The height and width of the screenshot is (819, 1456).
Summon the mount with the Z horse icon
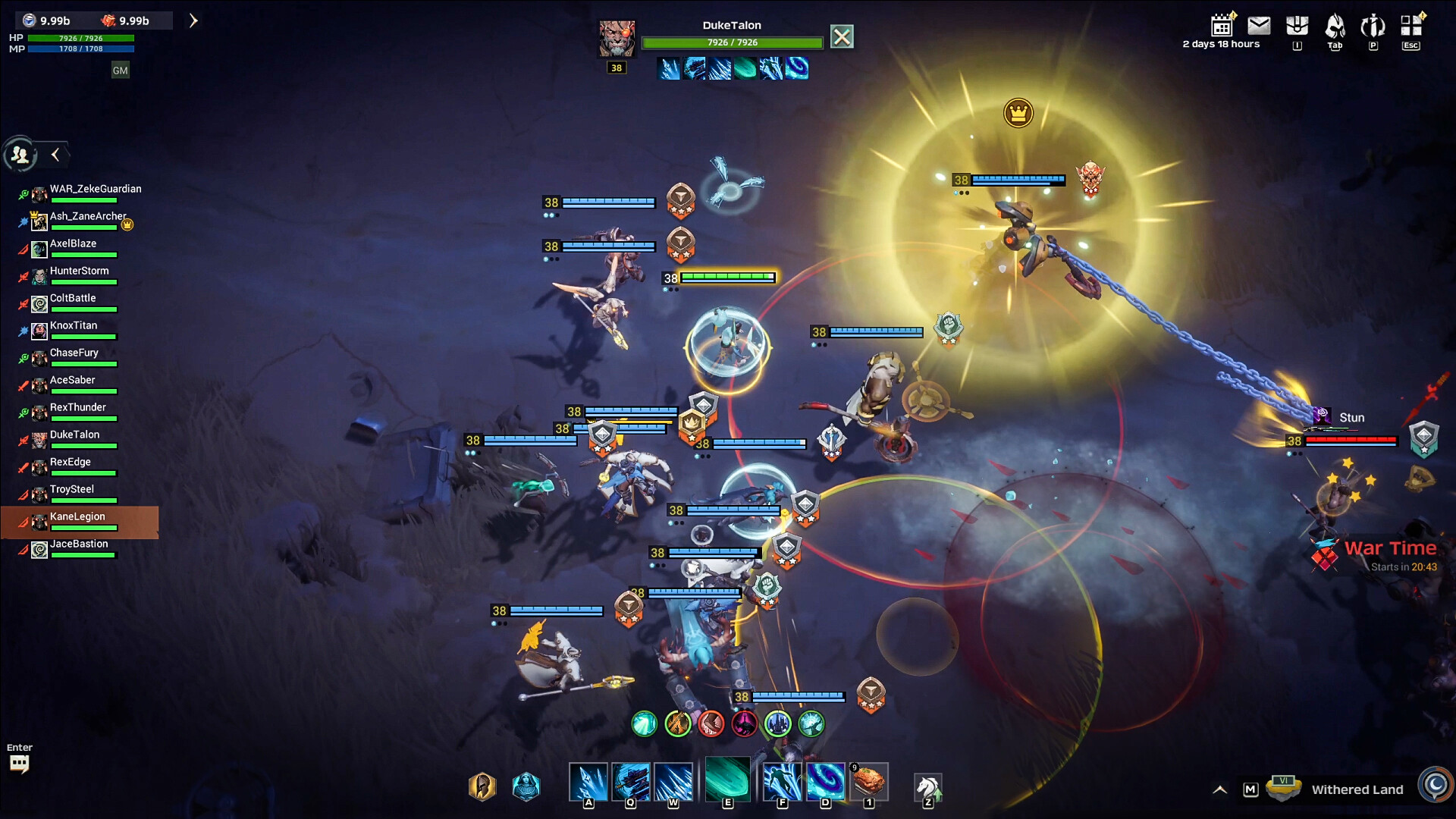pyautogui.click(x=927, y=785)
